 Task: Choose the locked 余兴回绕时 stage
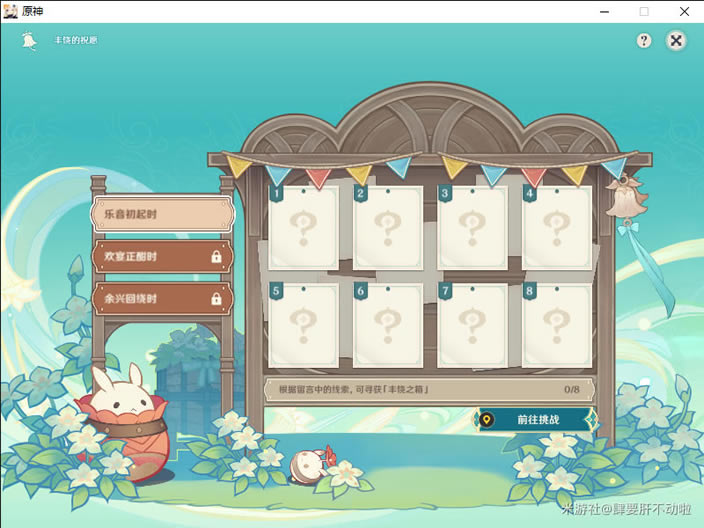tap(162, 298)
